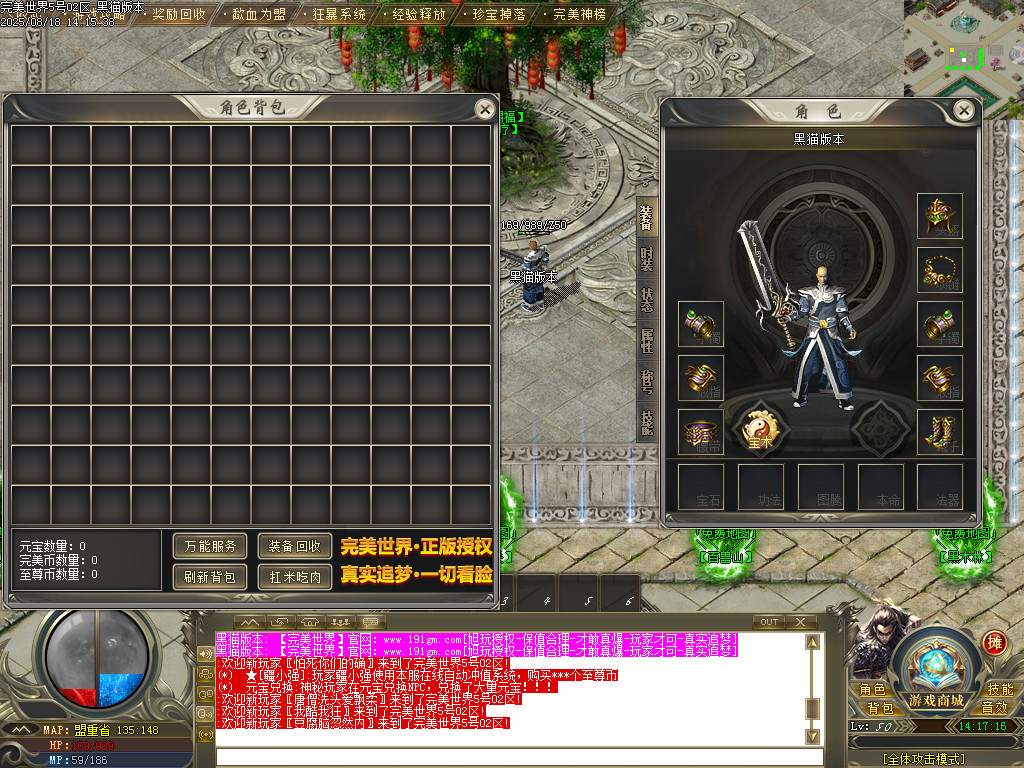Switch to the 技能 tab in character panel
Screen dimensions: 1024x768
[x=647, y=424]
